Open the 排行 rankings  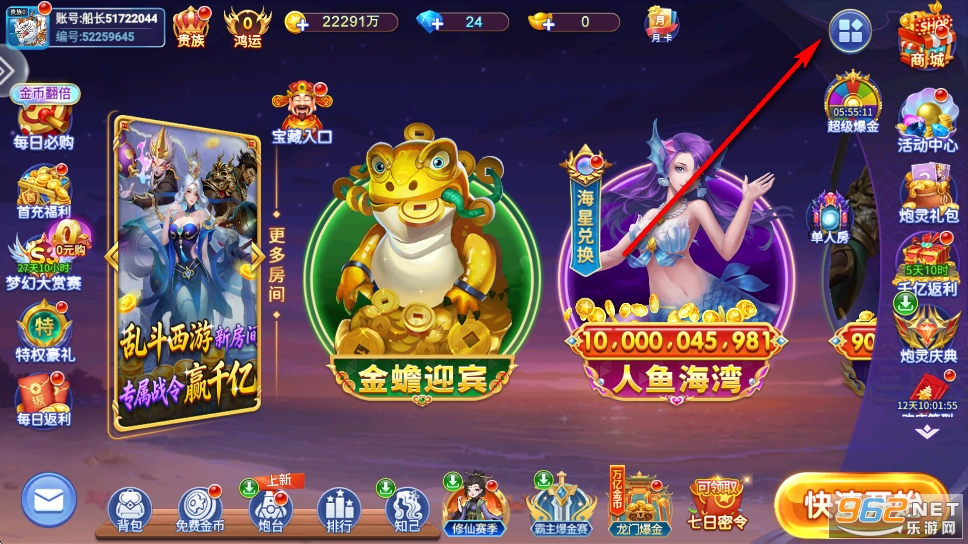point(337,508)
